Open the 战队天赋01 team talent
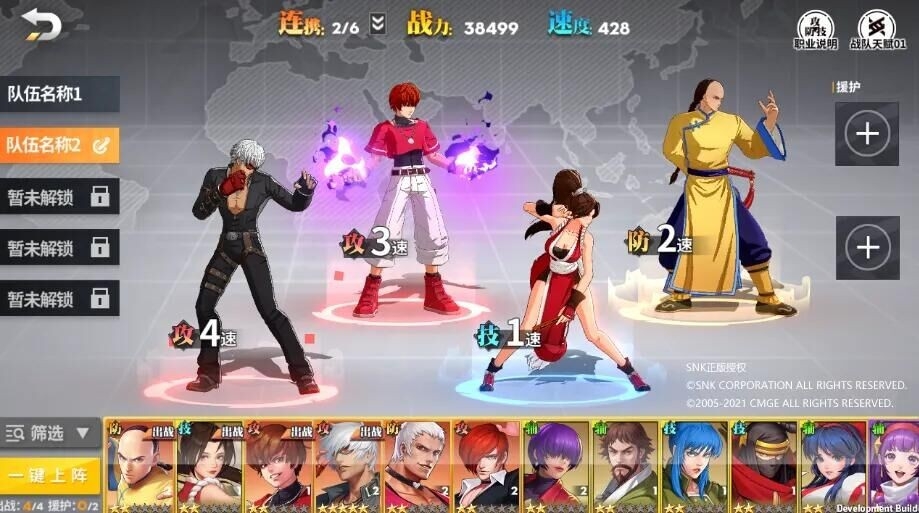This screenshot has width=919, height=513. (x=877, y=29)
